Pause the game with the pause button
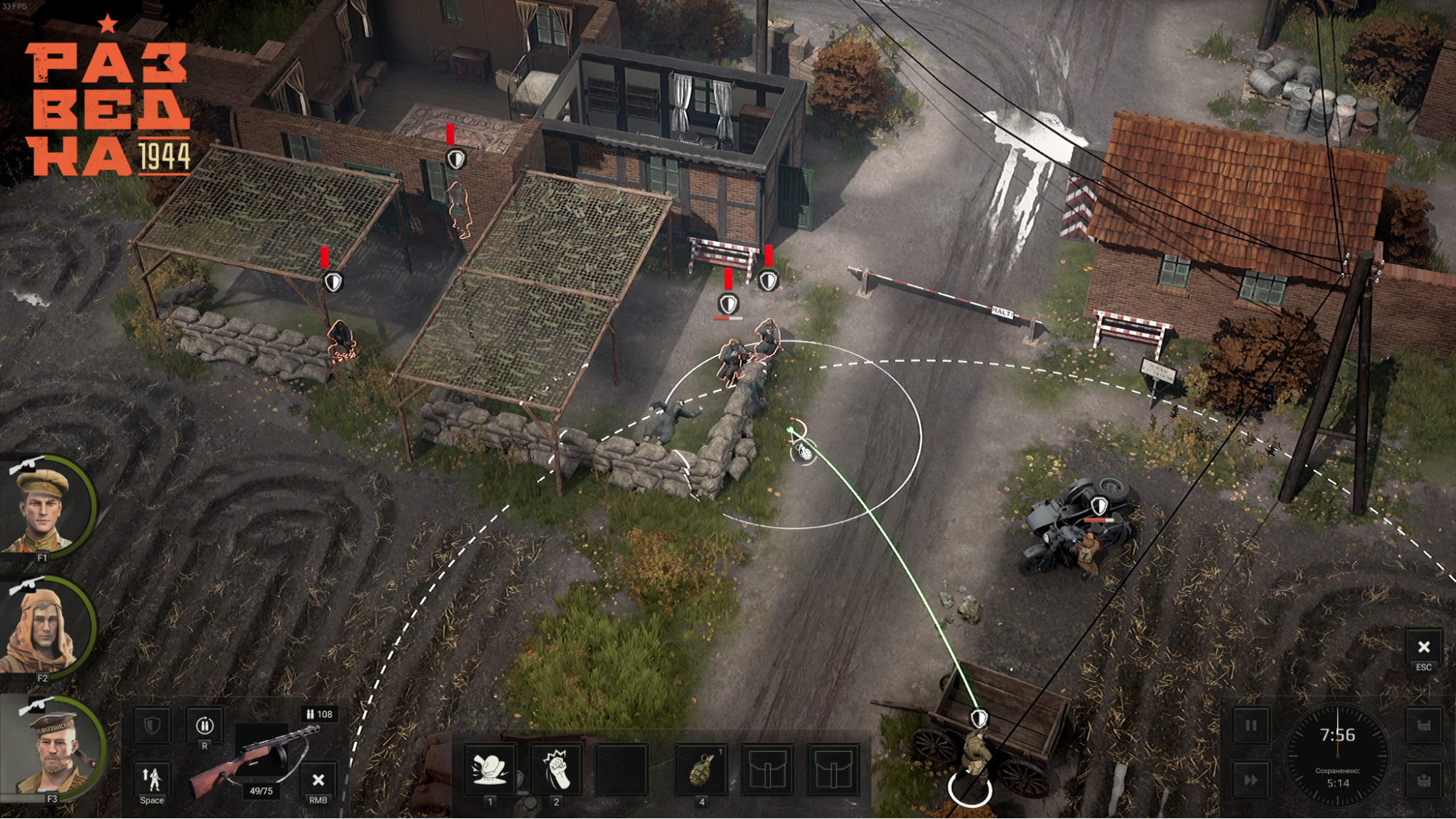 coord(1251,726)
